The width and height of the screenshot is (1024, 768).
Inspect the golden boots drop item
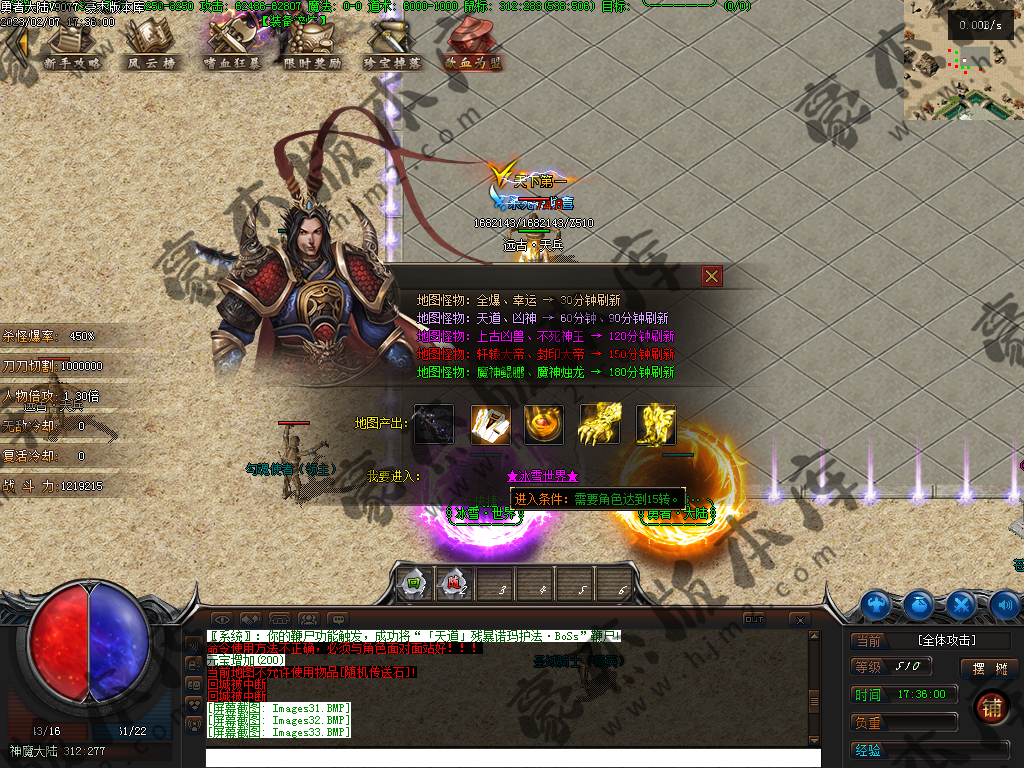pos(656,424)
